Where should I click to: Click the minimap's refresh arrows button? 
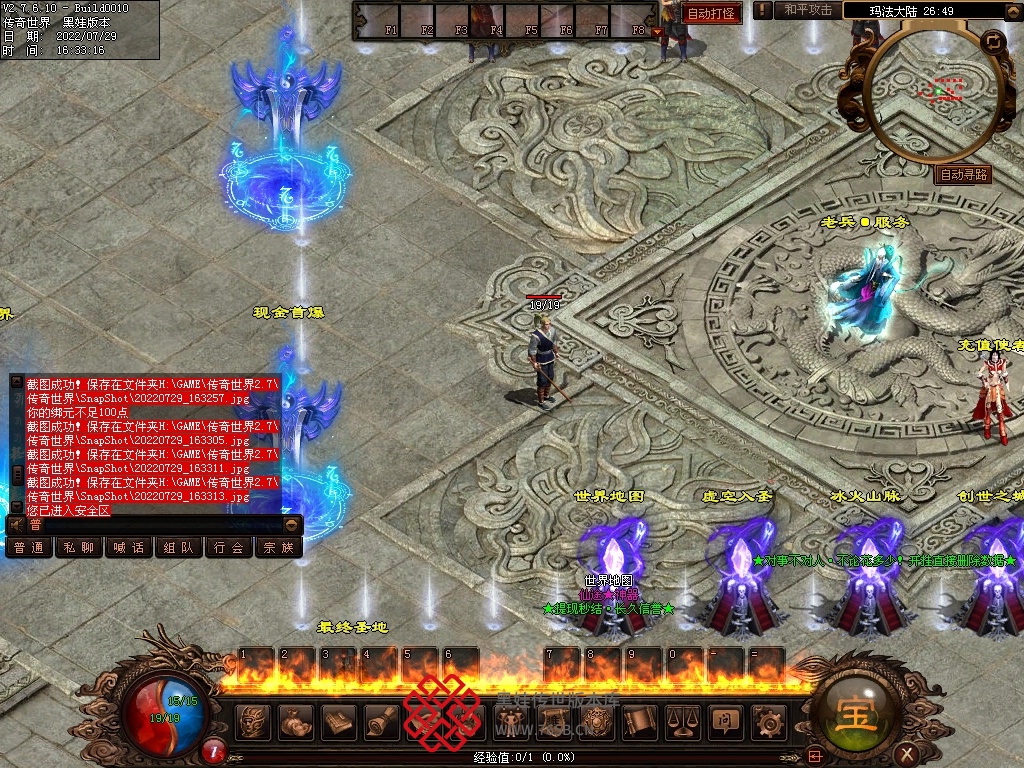[x=993, y=42]
